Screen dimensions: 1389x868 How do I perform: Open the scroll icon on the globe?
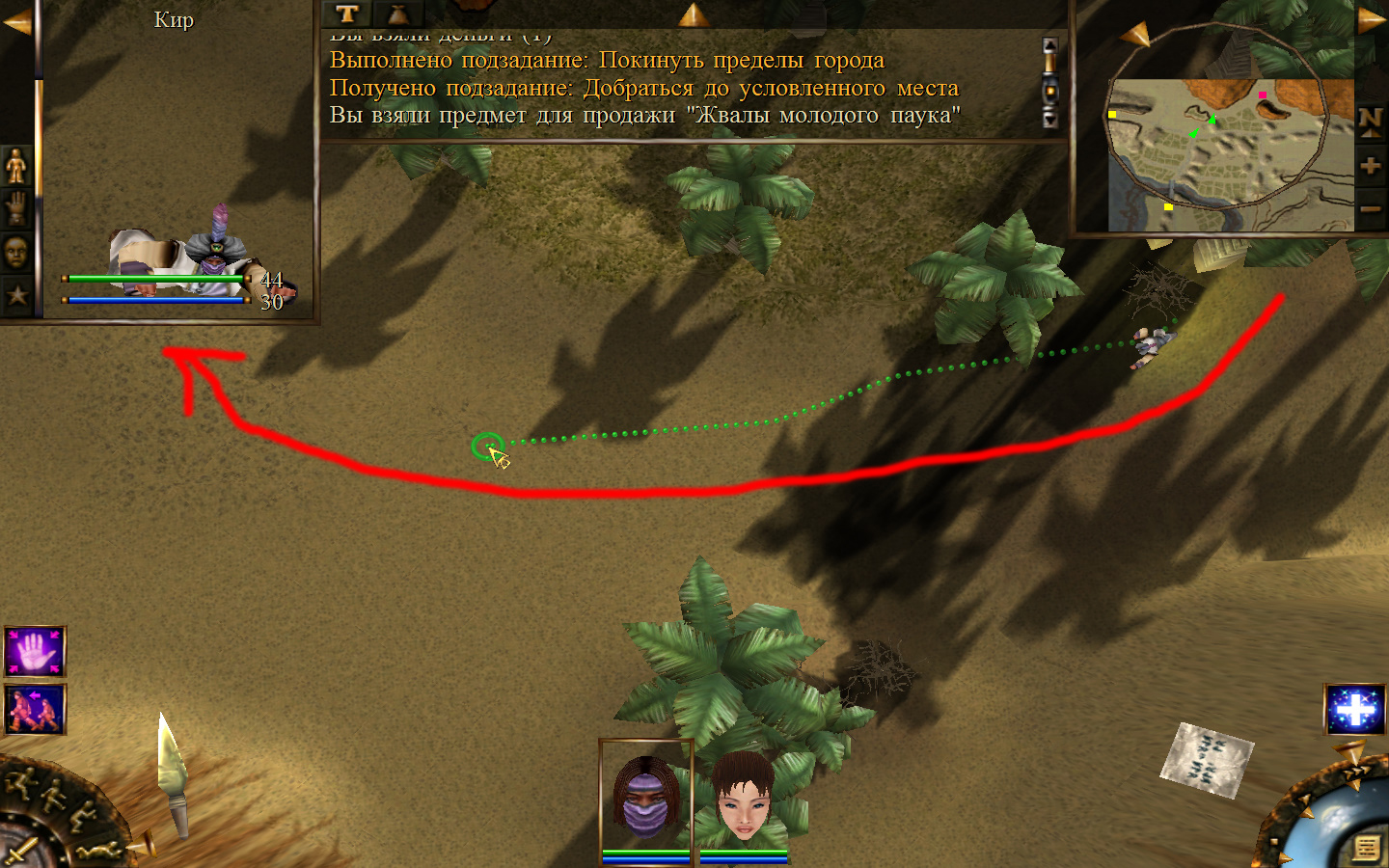[1366, 848]
